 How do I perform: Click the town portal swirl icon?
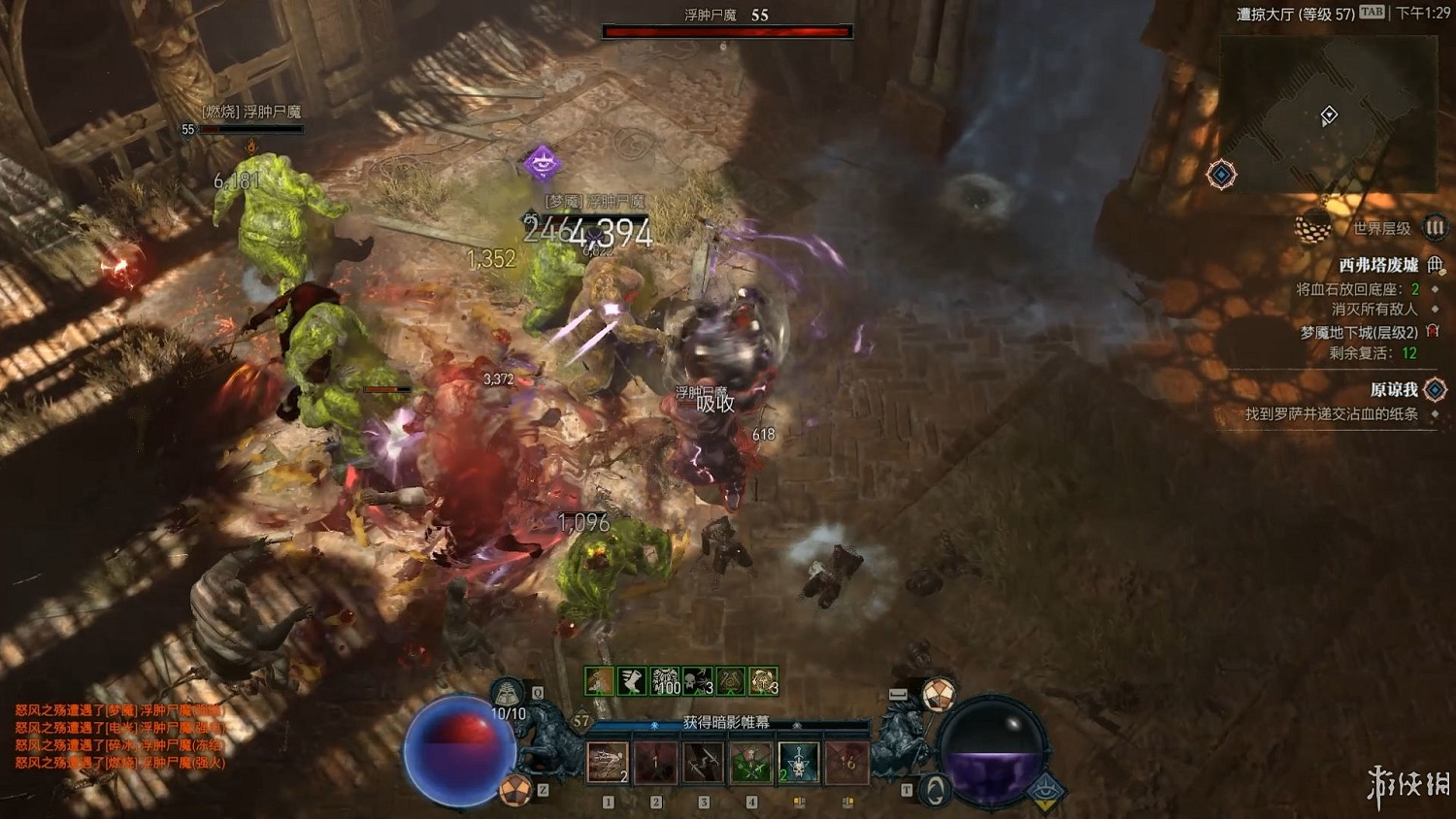tap(934, 791)
